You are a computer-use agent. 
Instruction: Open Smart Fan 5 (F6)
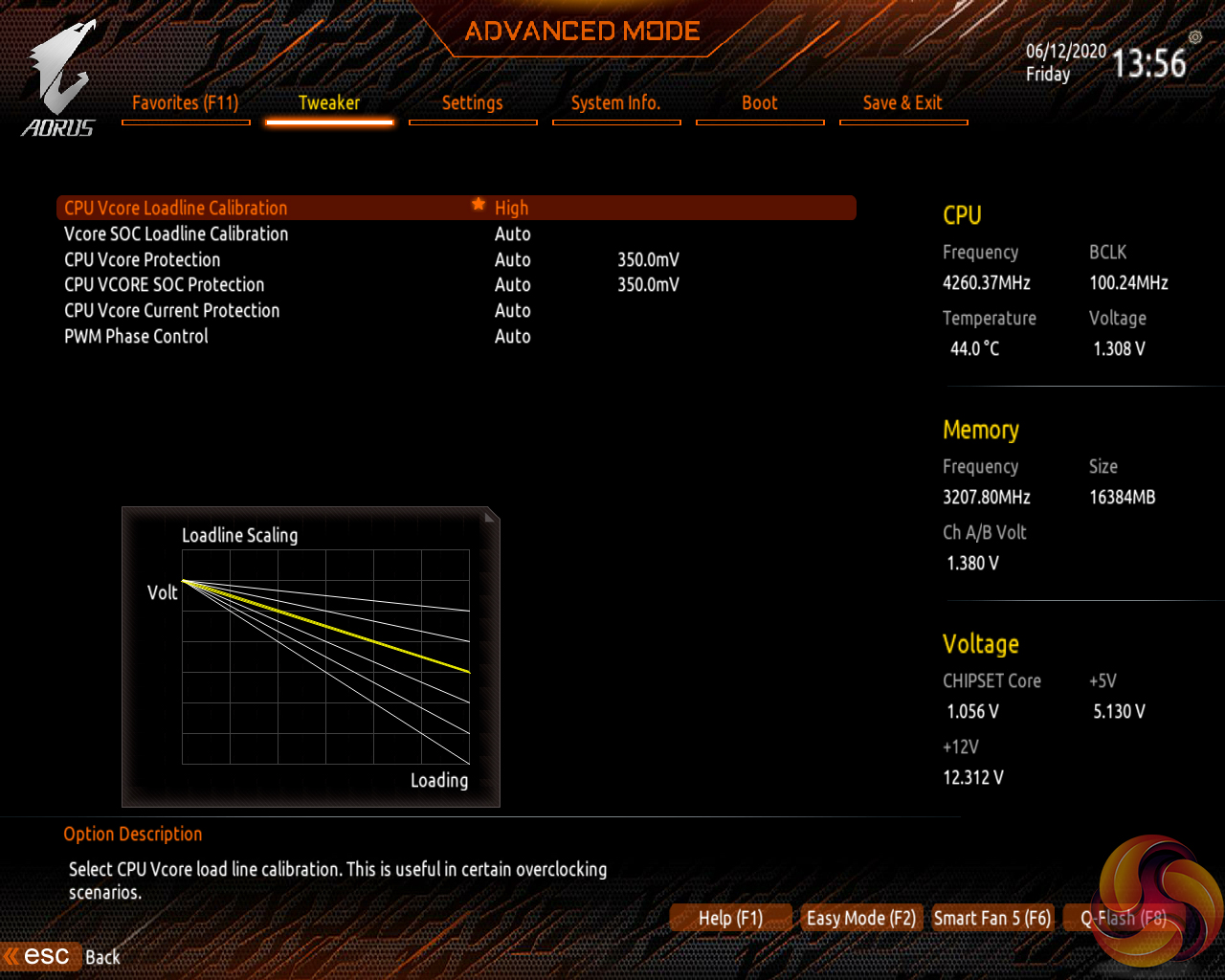(x=991, y=918)
